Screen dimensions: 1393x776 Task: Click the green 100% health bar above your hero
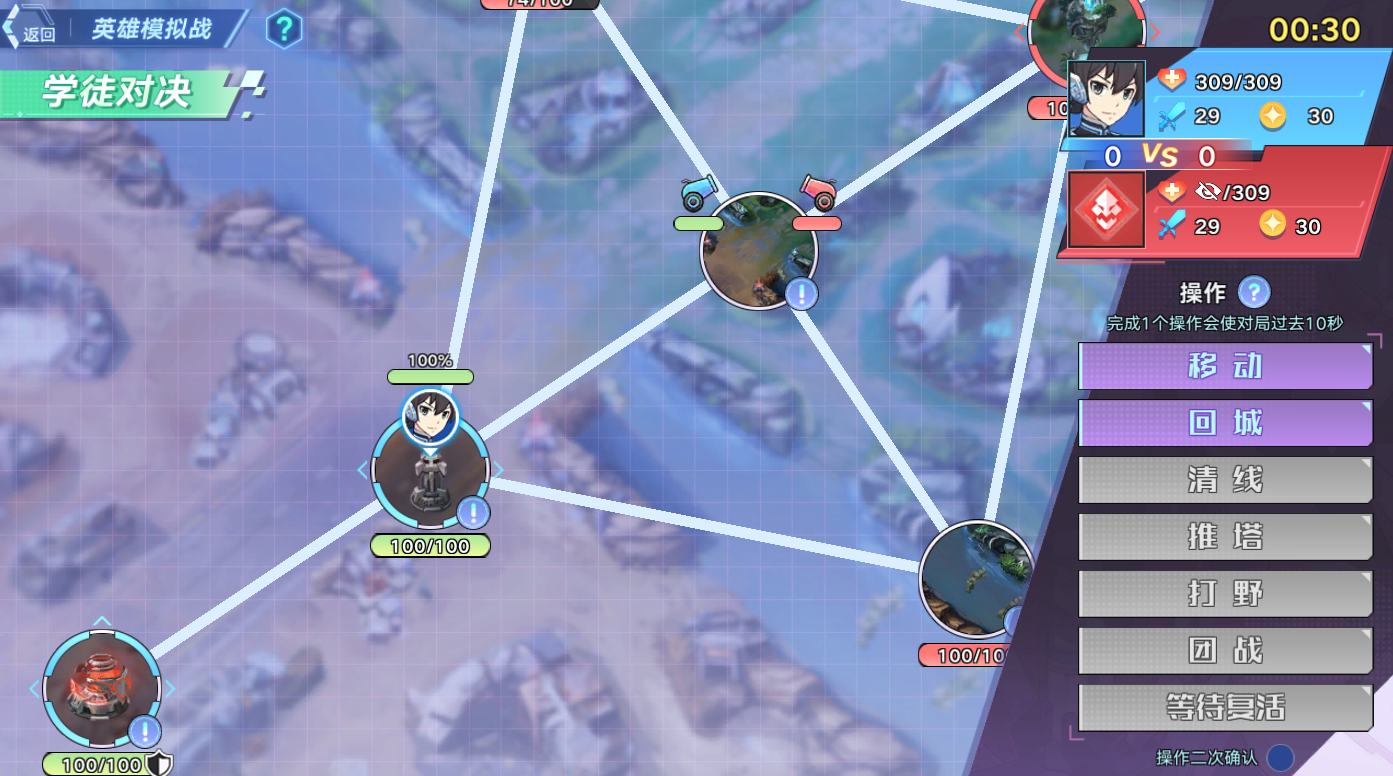click(x=430, y=377)
